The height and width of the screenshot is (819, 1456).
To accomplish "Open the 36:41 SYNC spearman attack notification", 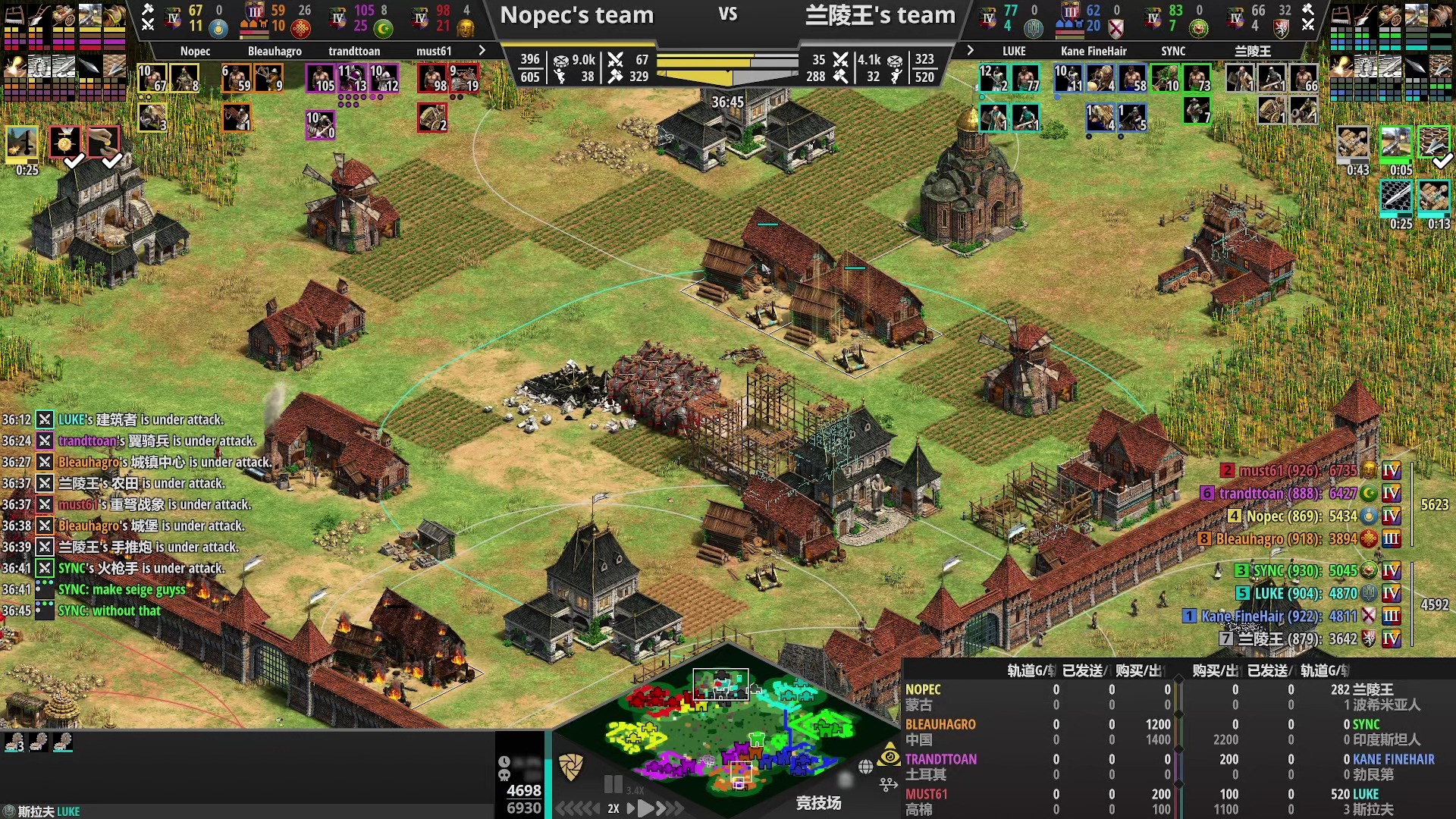I will pos(141,568).
